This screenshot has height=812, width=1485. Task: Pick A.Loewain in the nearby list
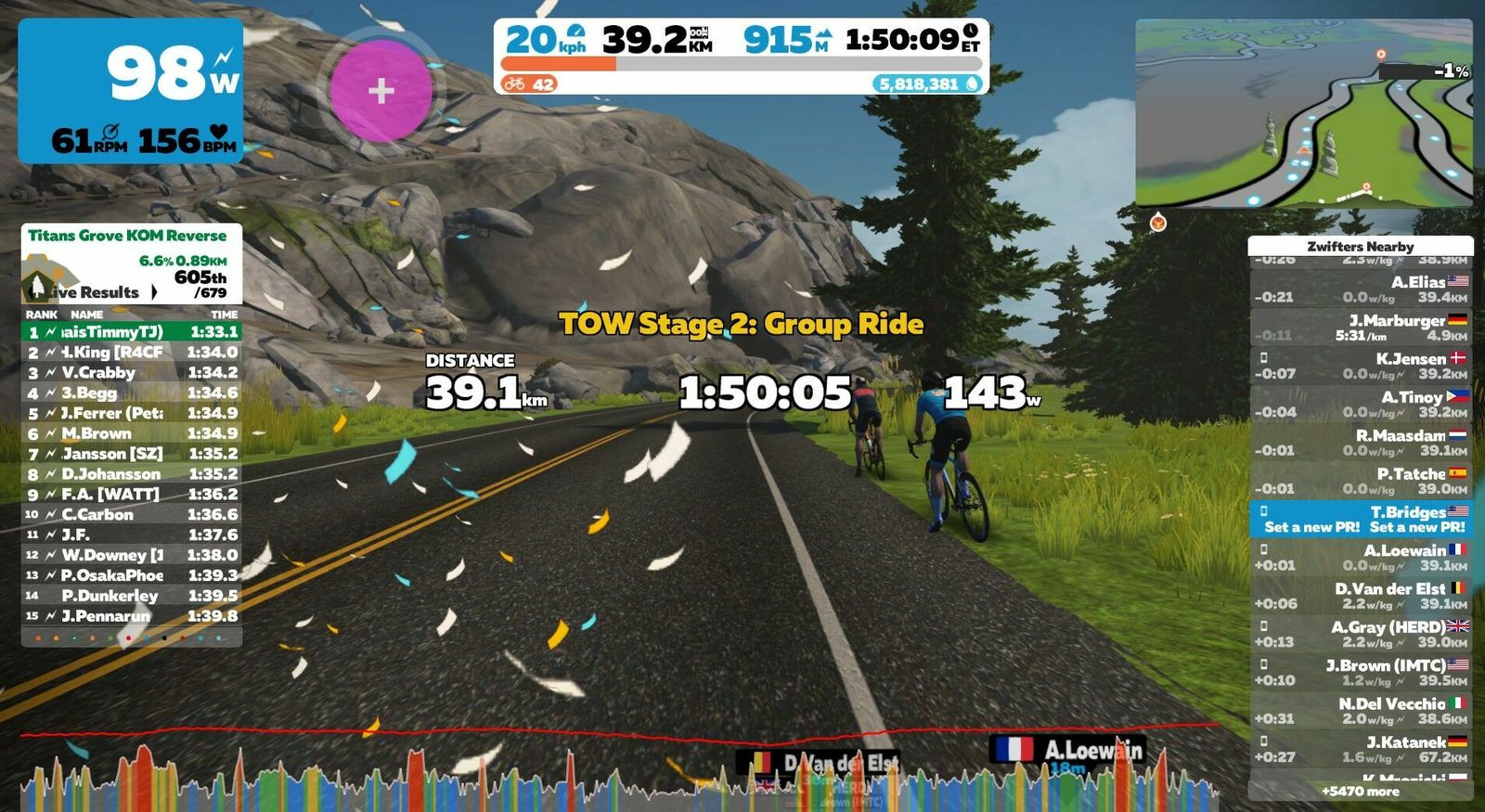1361,558
